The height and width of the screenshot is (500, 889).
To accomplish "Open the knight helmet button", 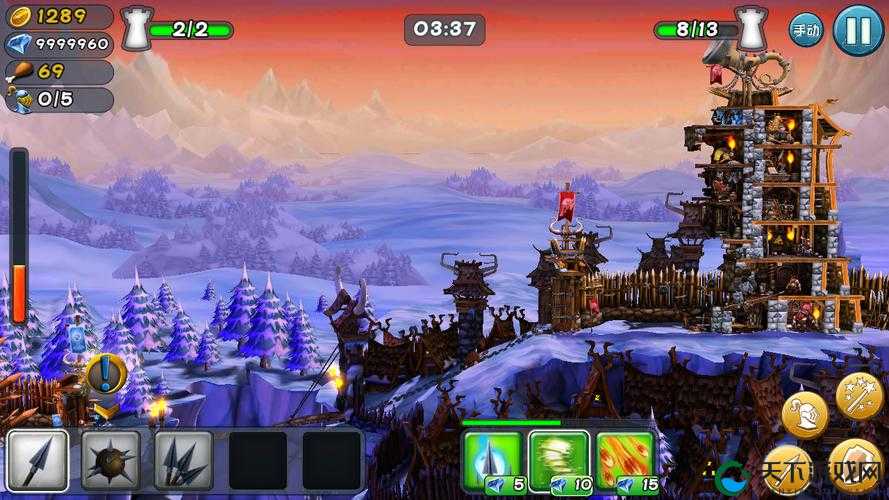I will 804,414.
